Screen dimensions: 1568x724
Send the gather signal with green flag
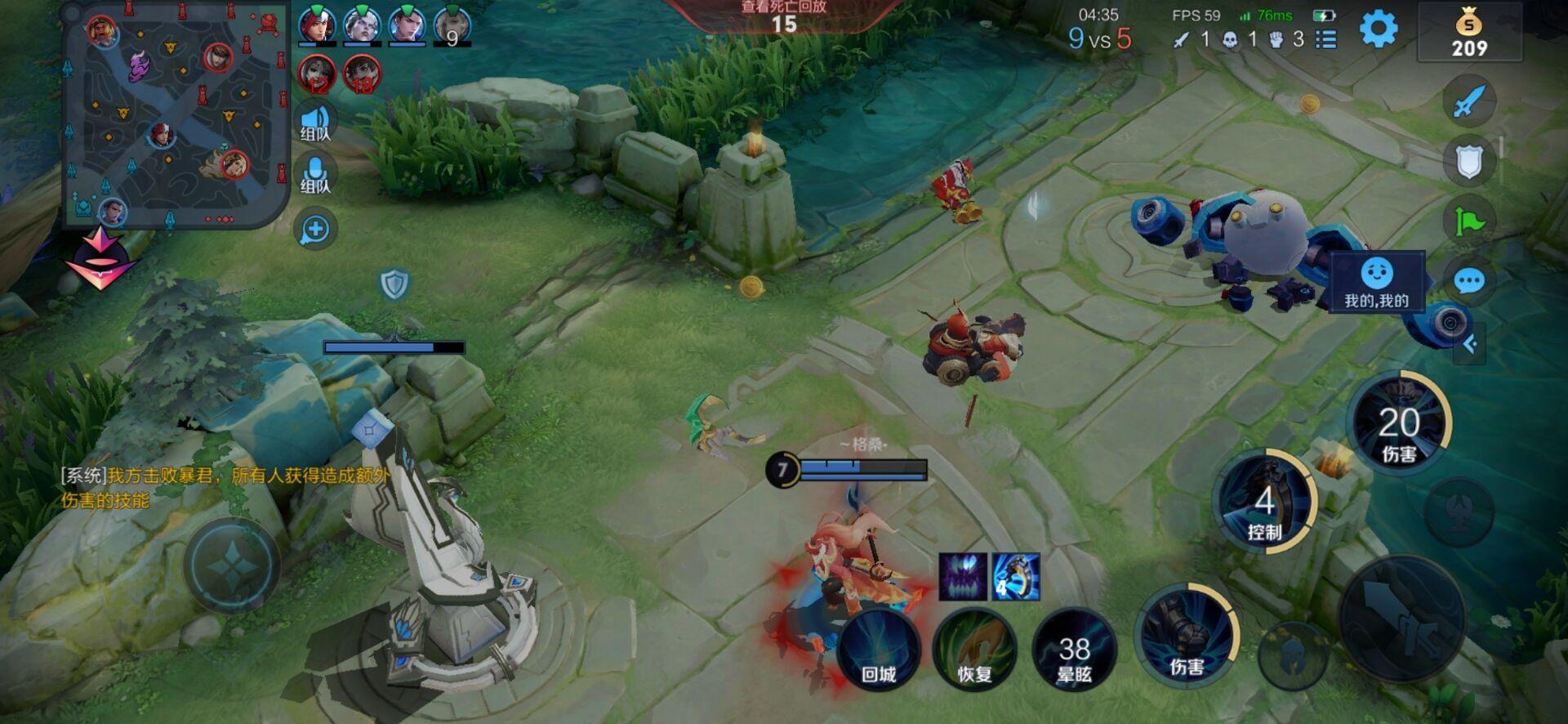pyautogui.click(x=1469, y=221)
